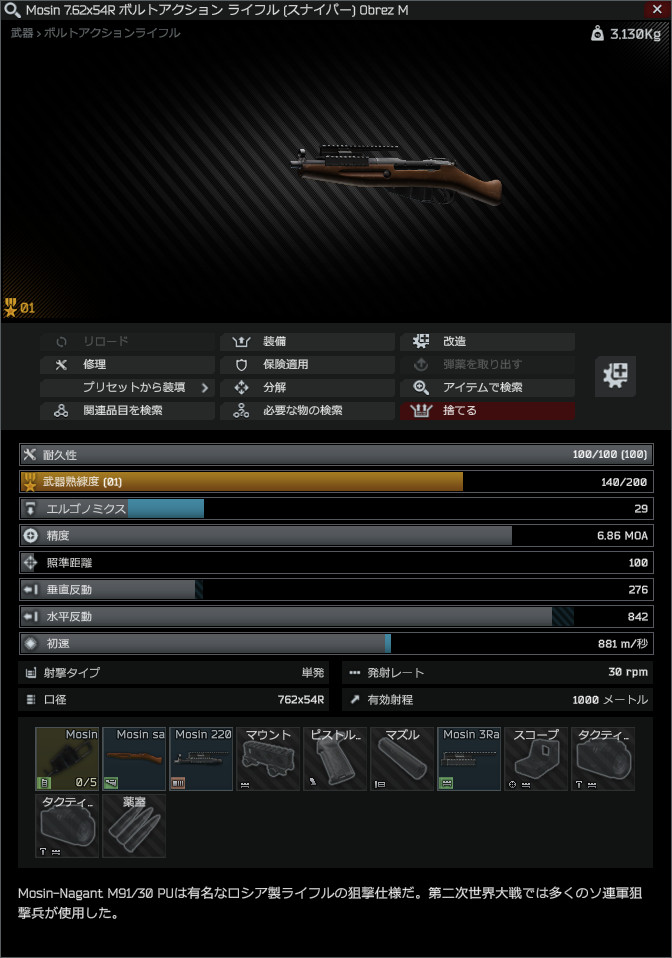Click 必要な物の検索 required items search
672x958 pixels.
306,411
